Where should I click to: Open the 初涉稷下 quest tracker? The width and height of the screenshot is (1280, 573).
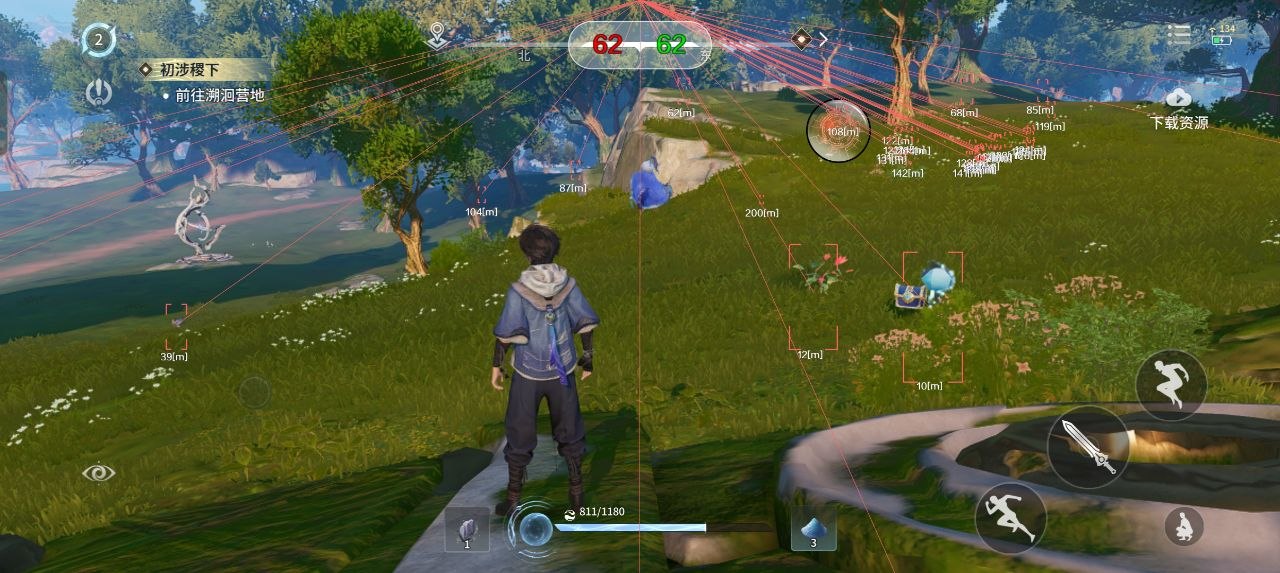pos(205,70)
